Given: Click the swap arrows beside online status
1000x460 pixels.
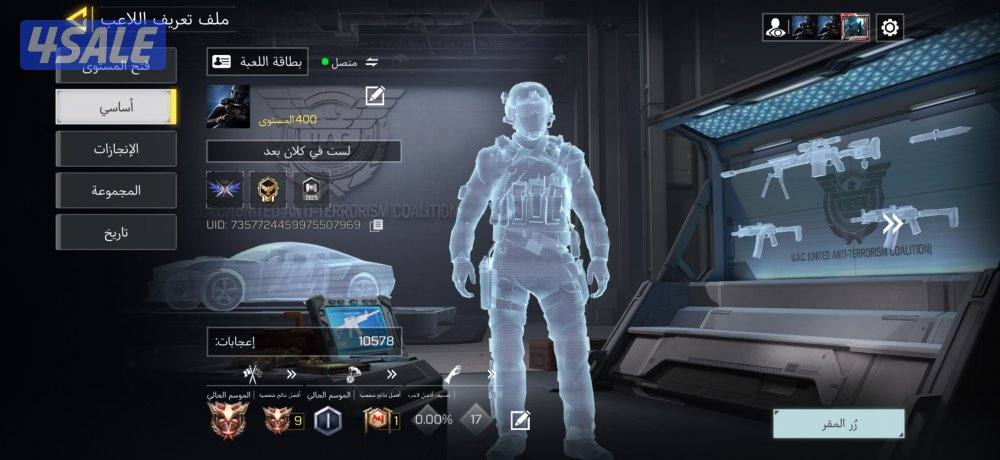Looking at the screenshot, I should coord(372,62).
